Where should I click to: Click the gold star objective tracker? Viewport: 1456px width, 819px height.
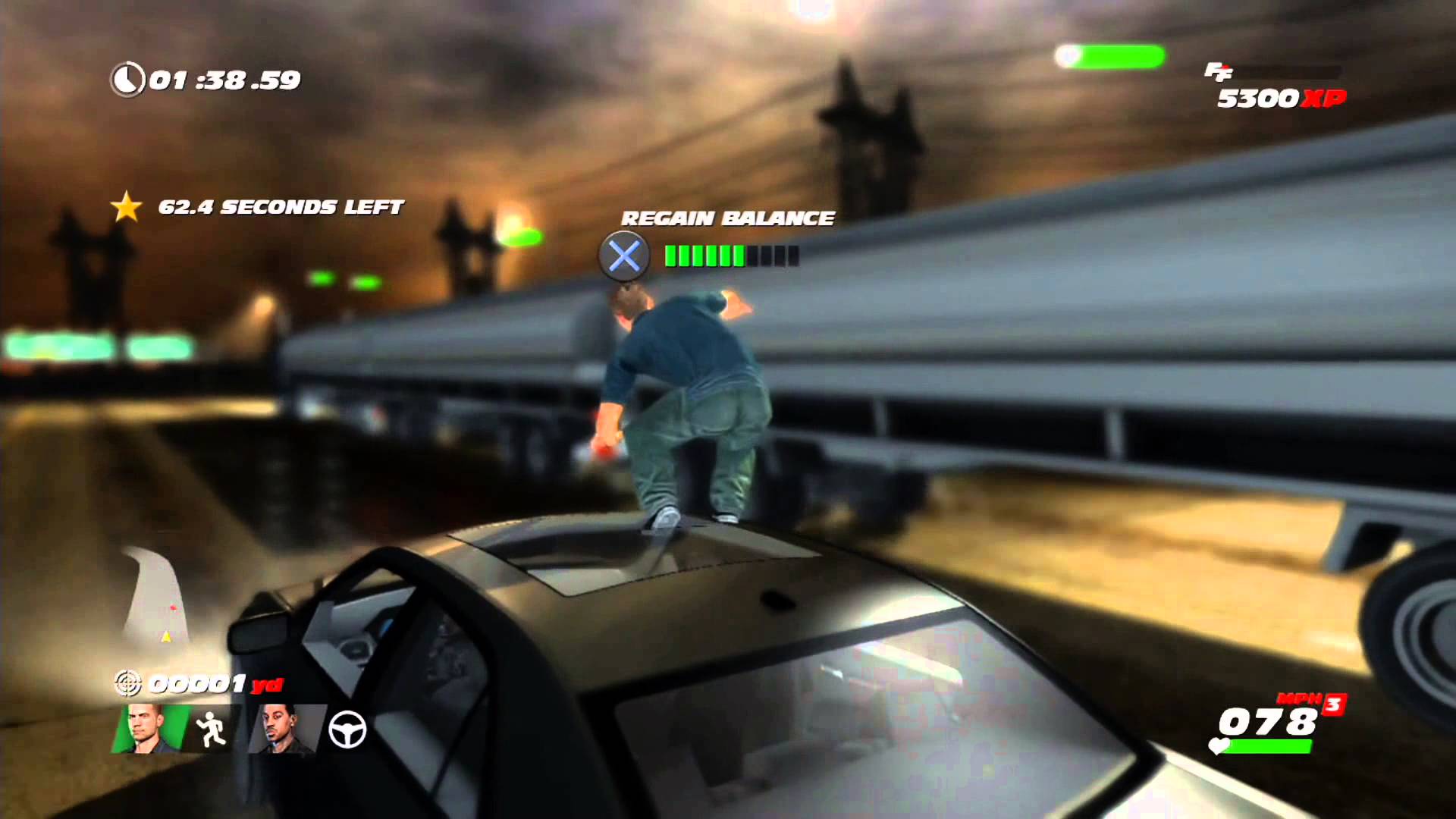pyautogui.click(x=126, y=207)
